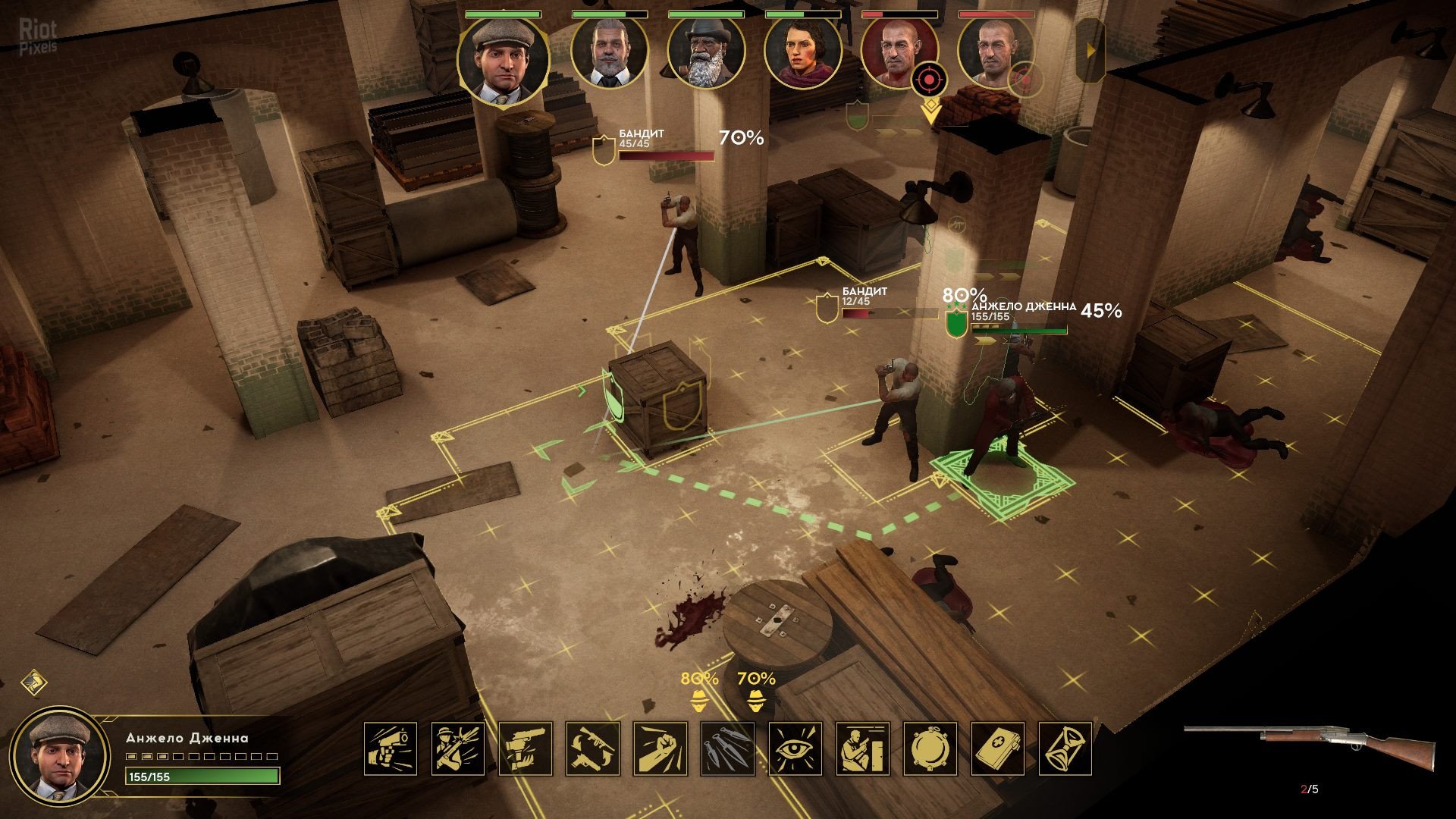Image resolution: width=1456 pixels, height=819 pixels.
Task: Choose the woman with the purple scarf
Action: [x=802, y=53]
